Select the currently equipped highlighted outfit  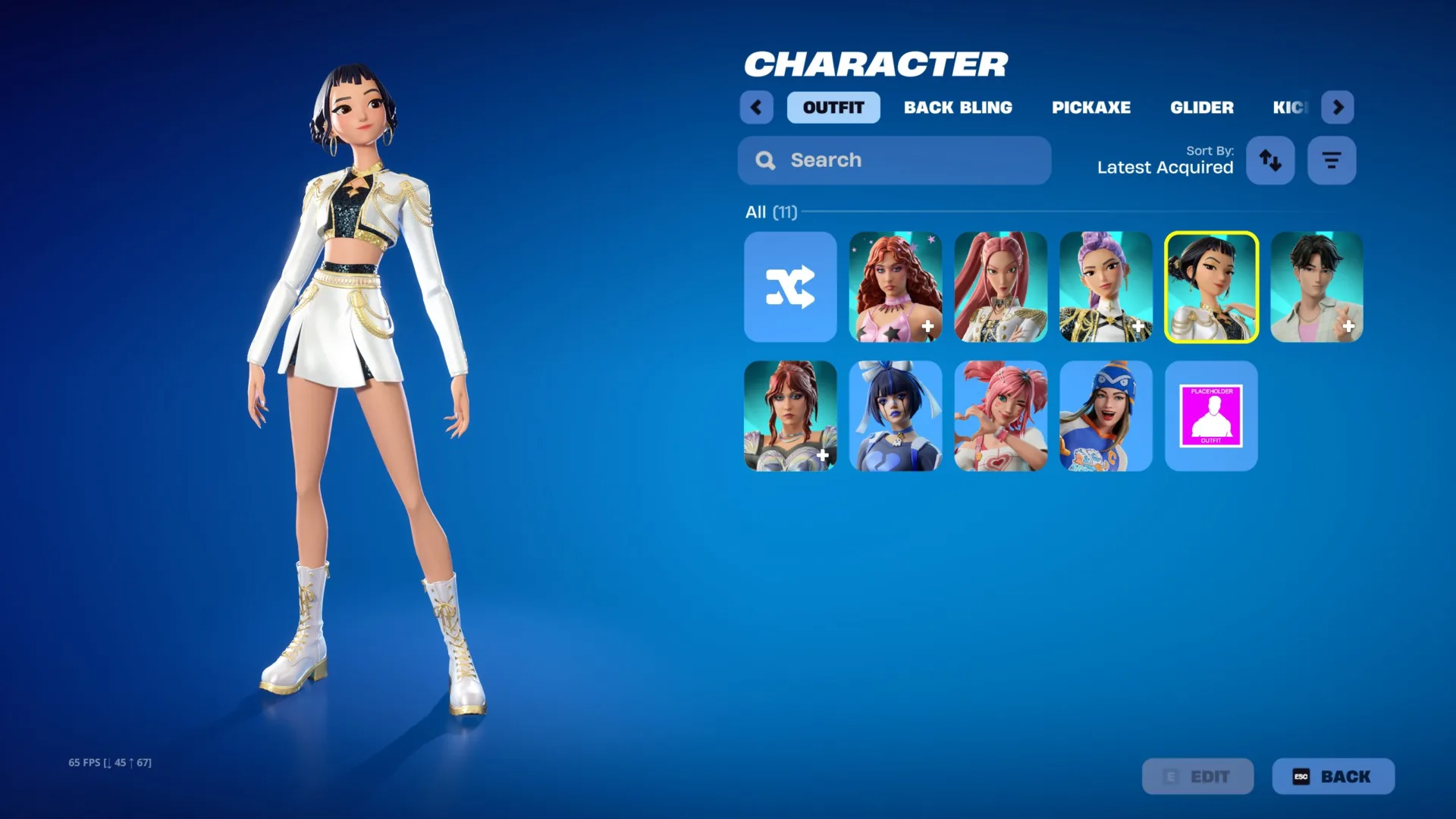click(1211, 287)
